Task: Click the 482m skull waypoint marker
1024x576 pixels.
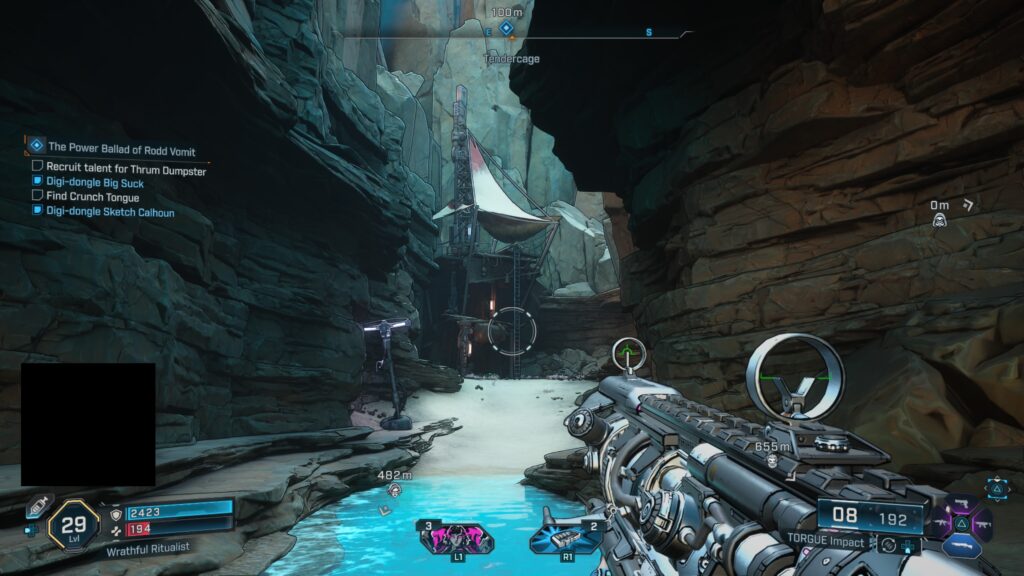Action: point(395,491)
